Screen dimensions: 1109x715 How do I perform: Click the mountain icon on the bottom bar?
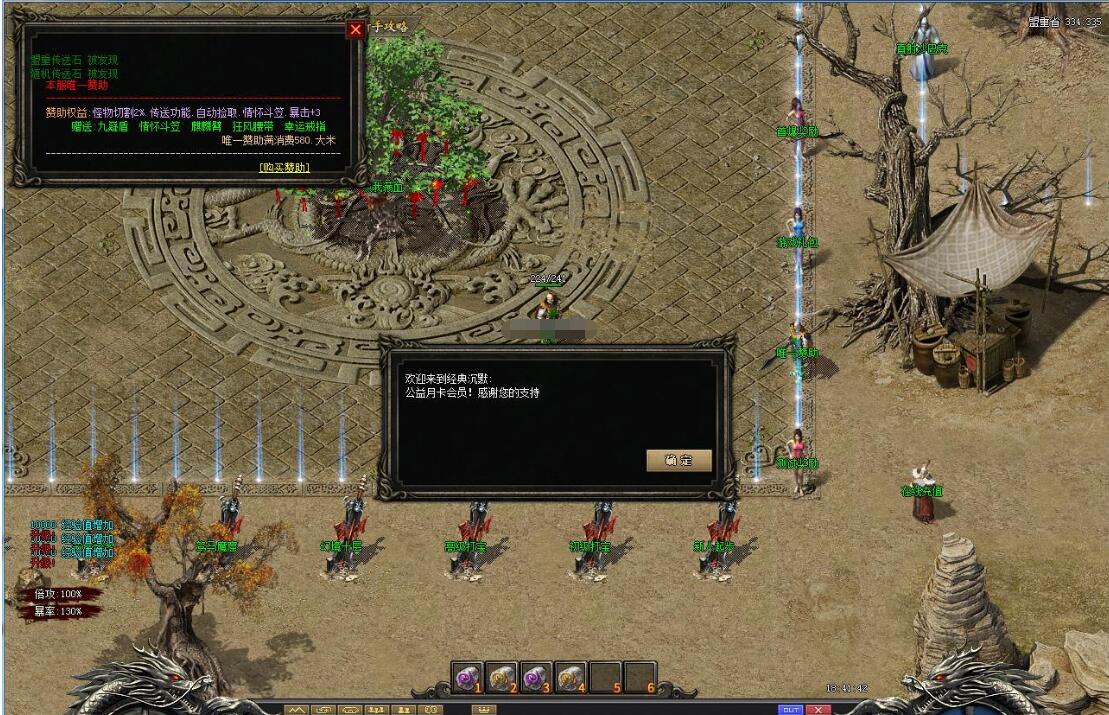[297, 709]
